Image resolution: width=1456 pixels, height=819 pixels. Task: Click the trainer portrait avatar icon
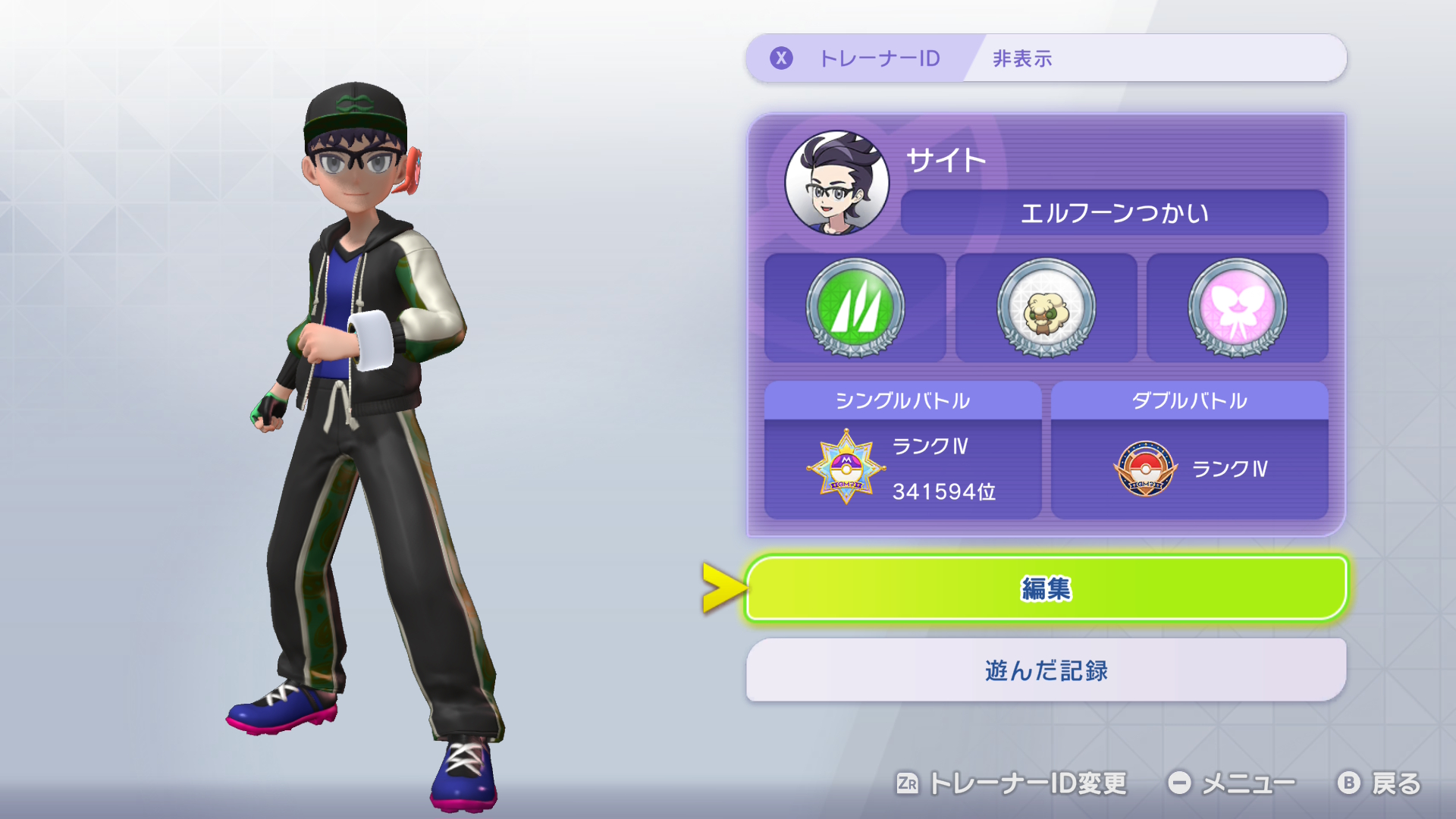click(836, 183)
